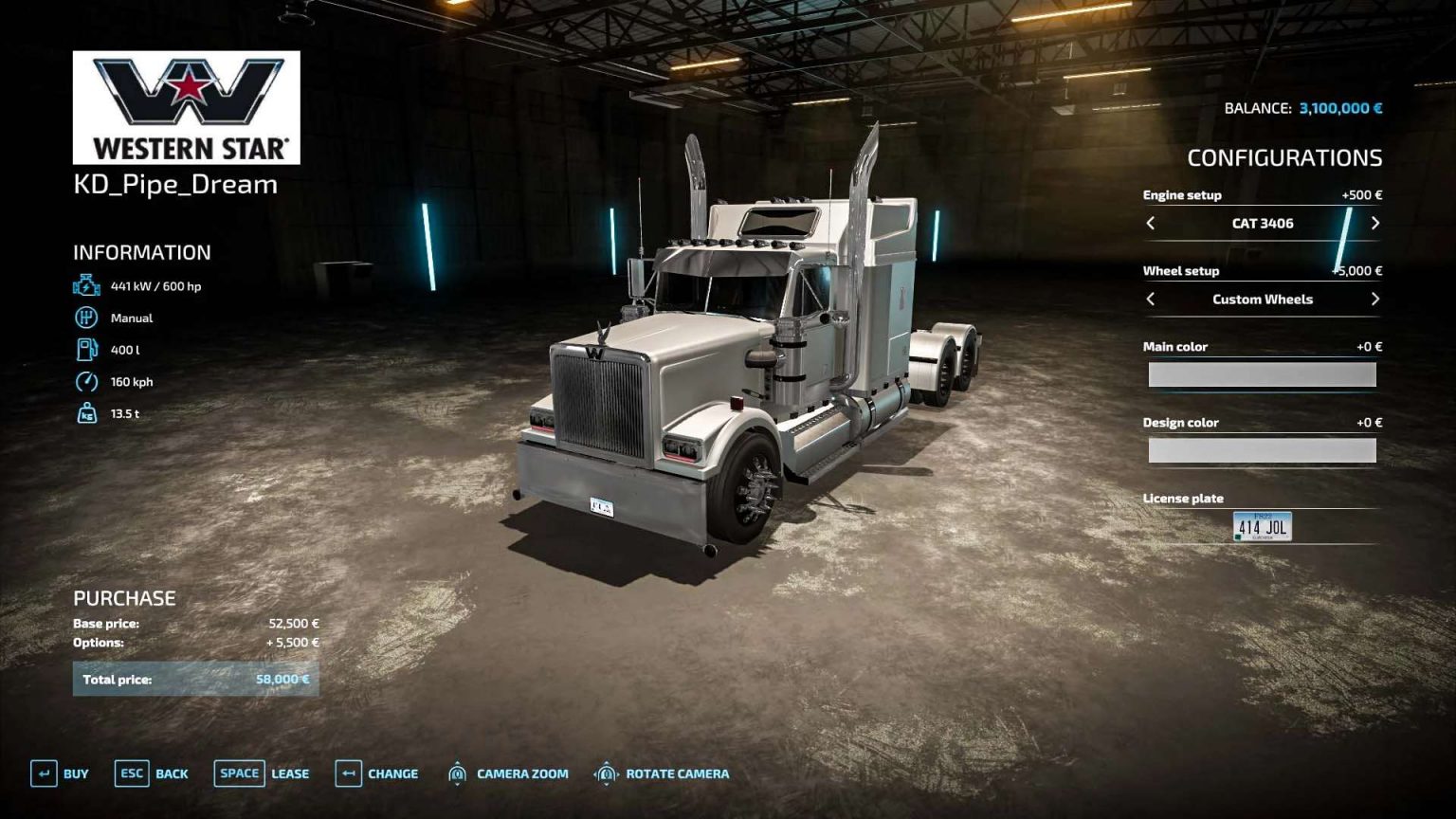This screenshot has width=1456, height=819.
Task: Change the 414 JOL license plate
Action: click(1263, 524)
